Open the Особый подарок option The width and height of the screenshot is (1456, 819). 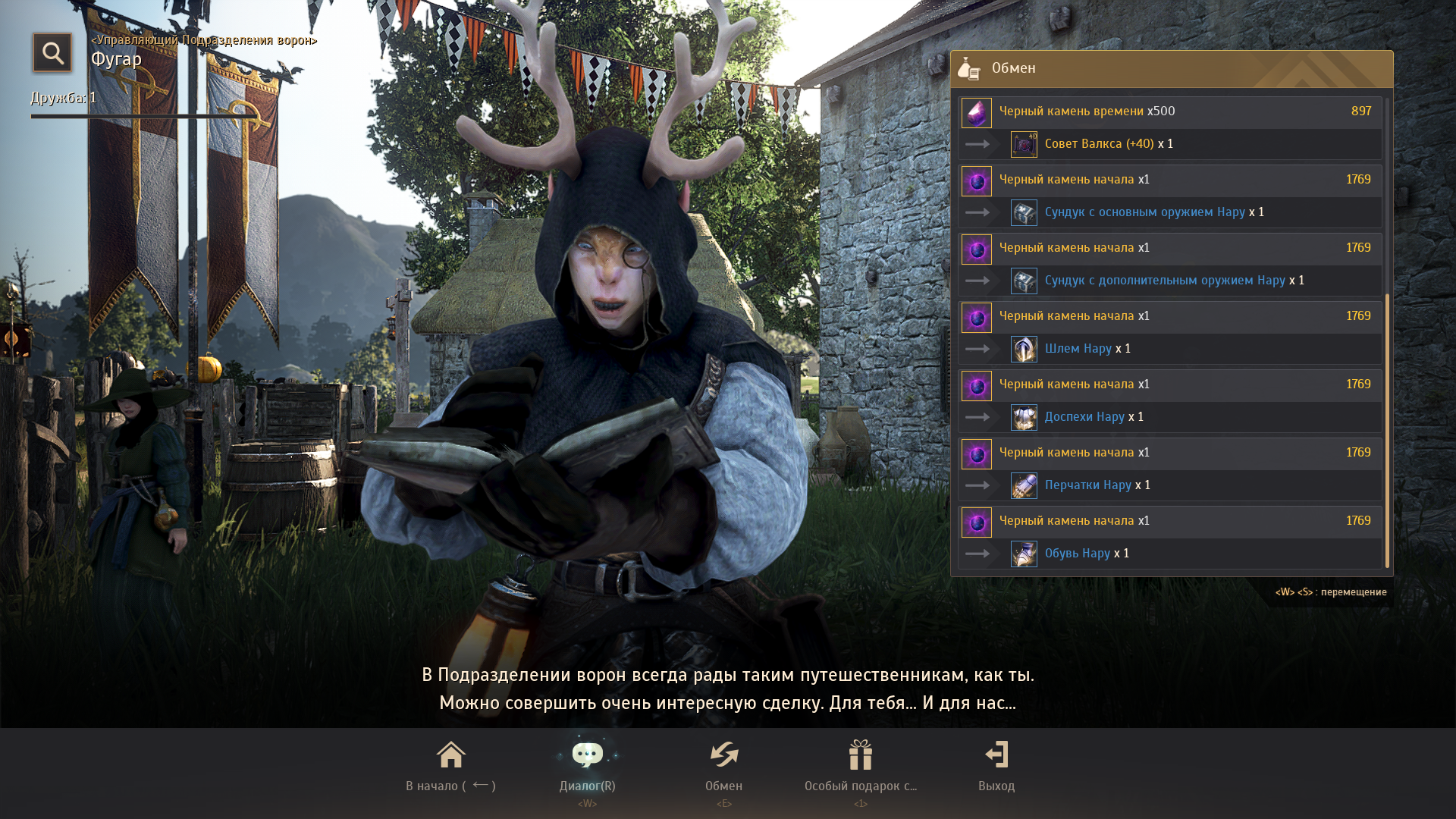[x=860, y=766]
